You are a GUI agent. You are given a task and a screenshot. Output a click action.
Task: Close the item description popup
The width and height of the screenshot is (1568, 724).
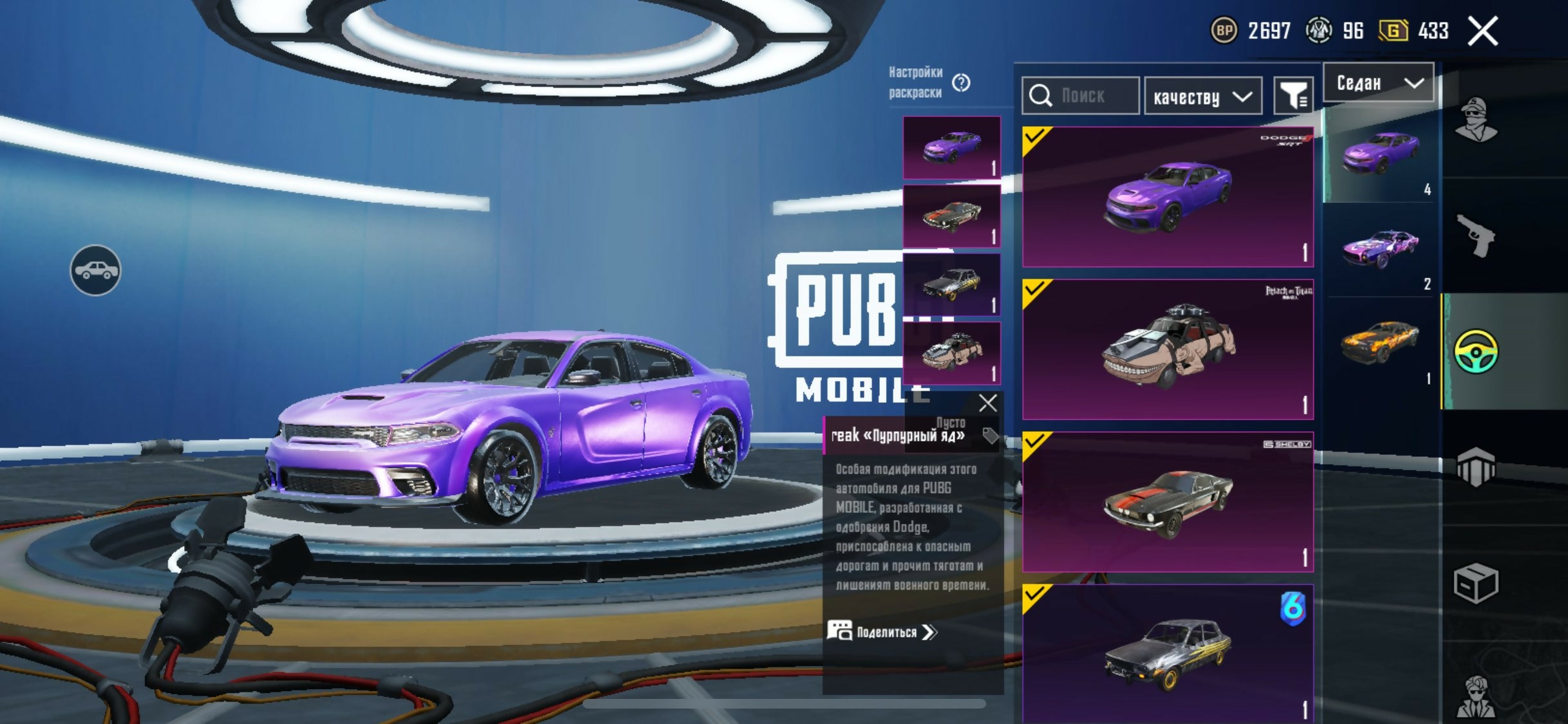point(987,404)
